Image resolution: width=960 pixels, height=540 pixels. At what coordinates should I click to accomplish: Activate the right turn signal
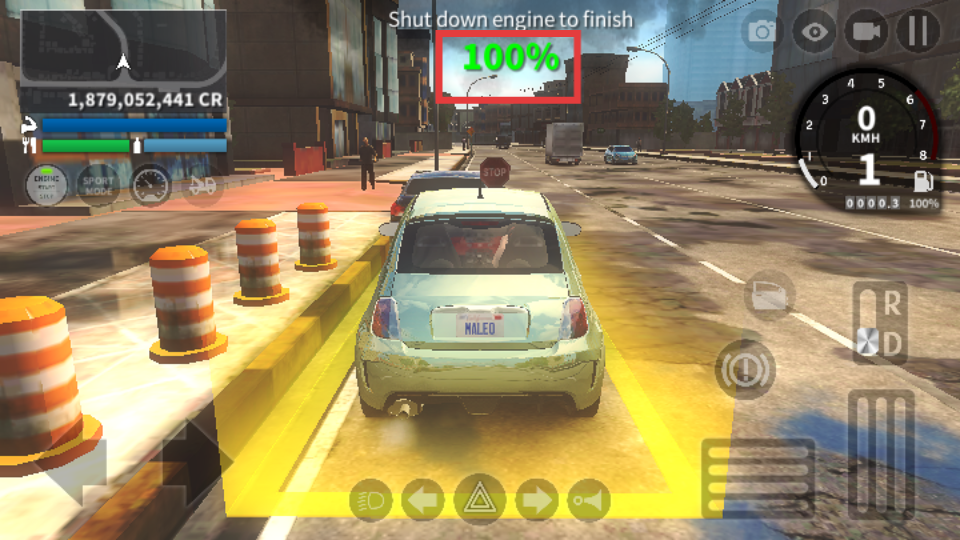[x=537, y=499]
